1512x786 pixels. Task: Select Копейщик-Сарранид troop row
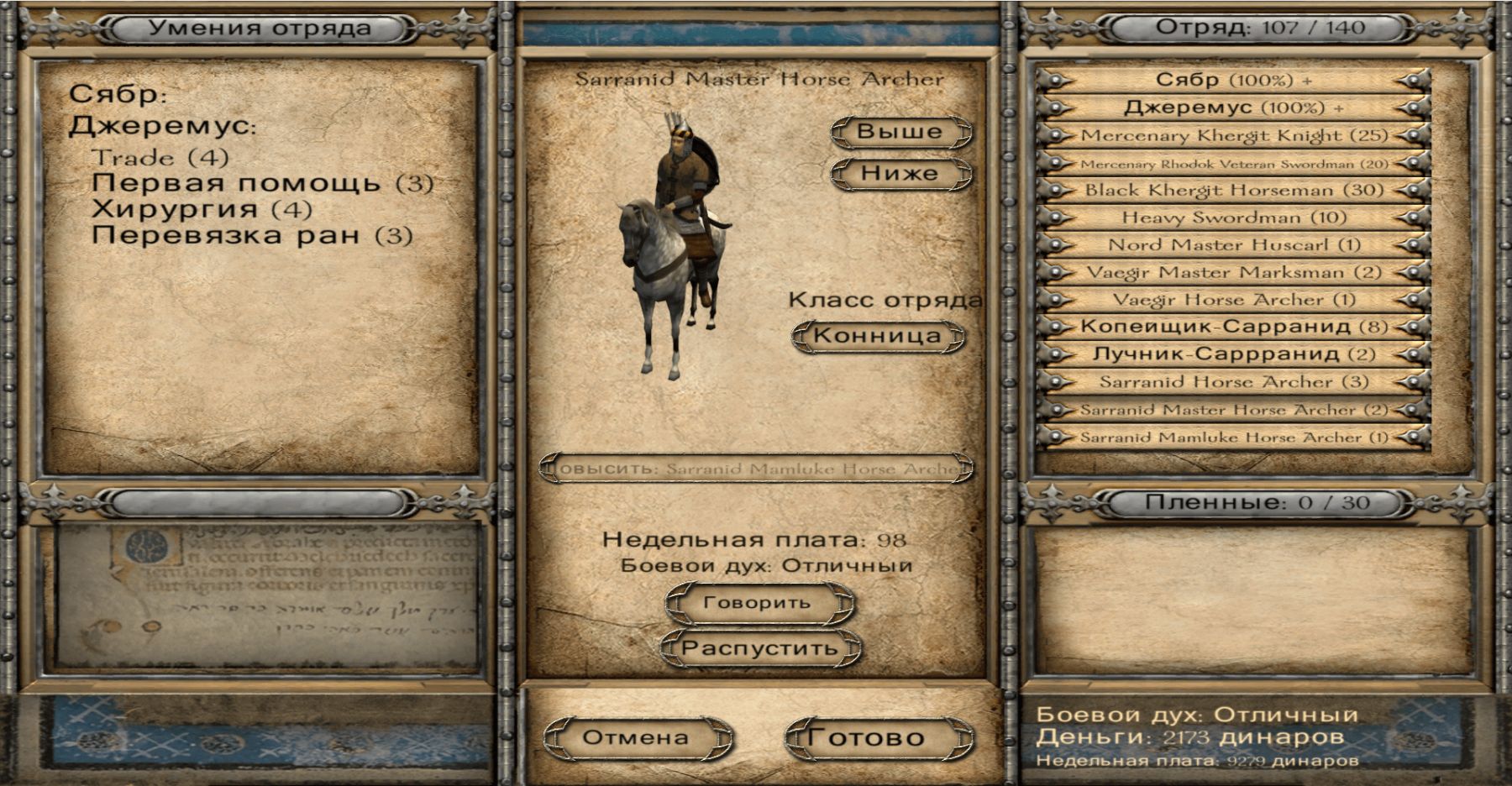(1233, 327)
